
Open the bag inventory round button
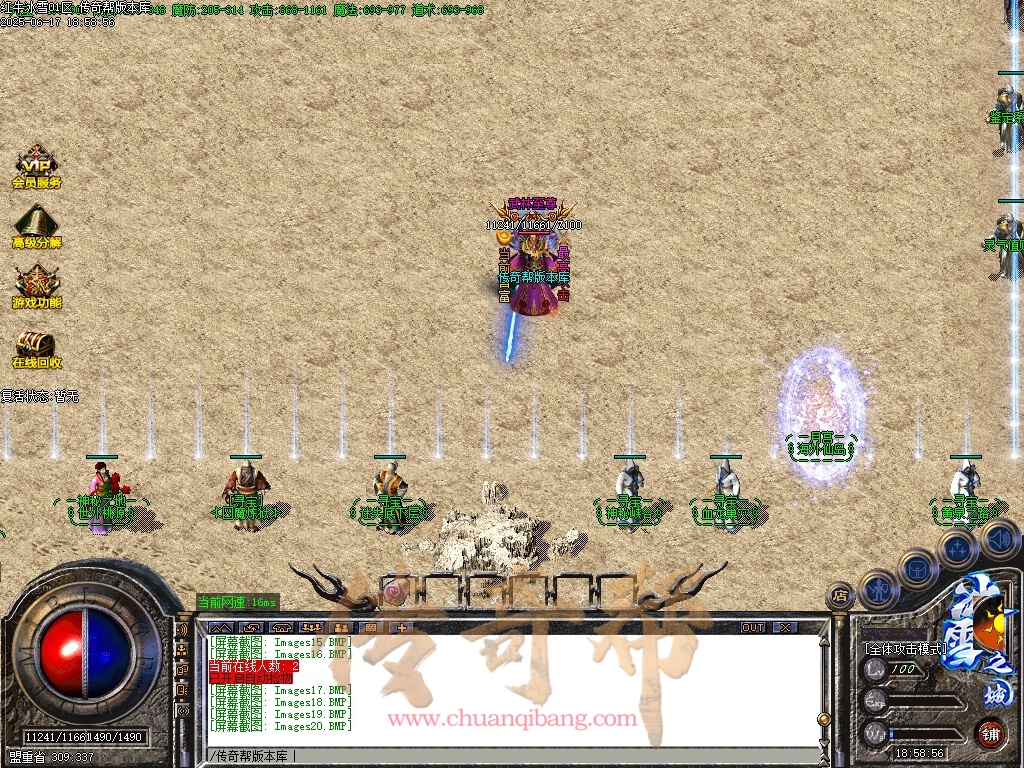[917, 568]
